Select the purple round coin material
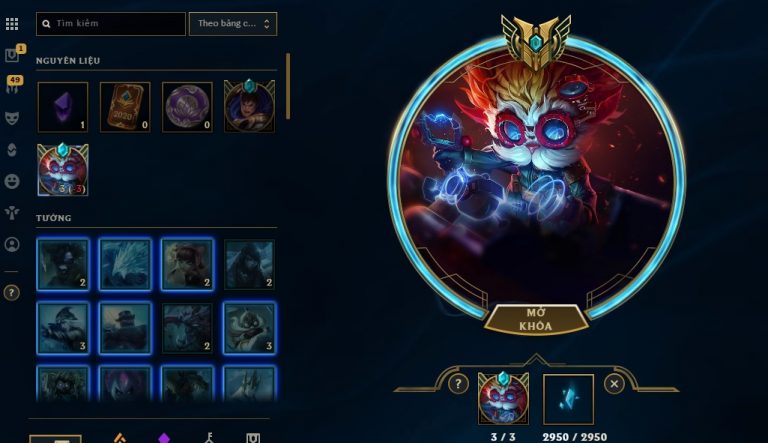Viewport: 768px width, 443px height. coord(187,107)
